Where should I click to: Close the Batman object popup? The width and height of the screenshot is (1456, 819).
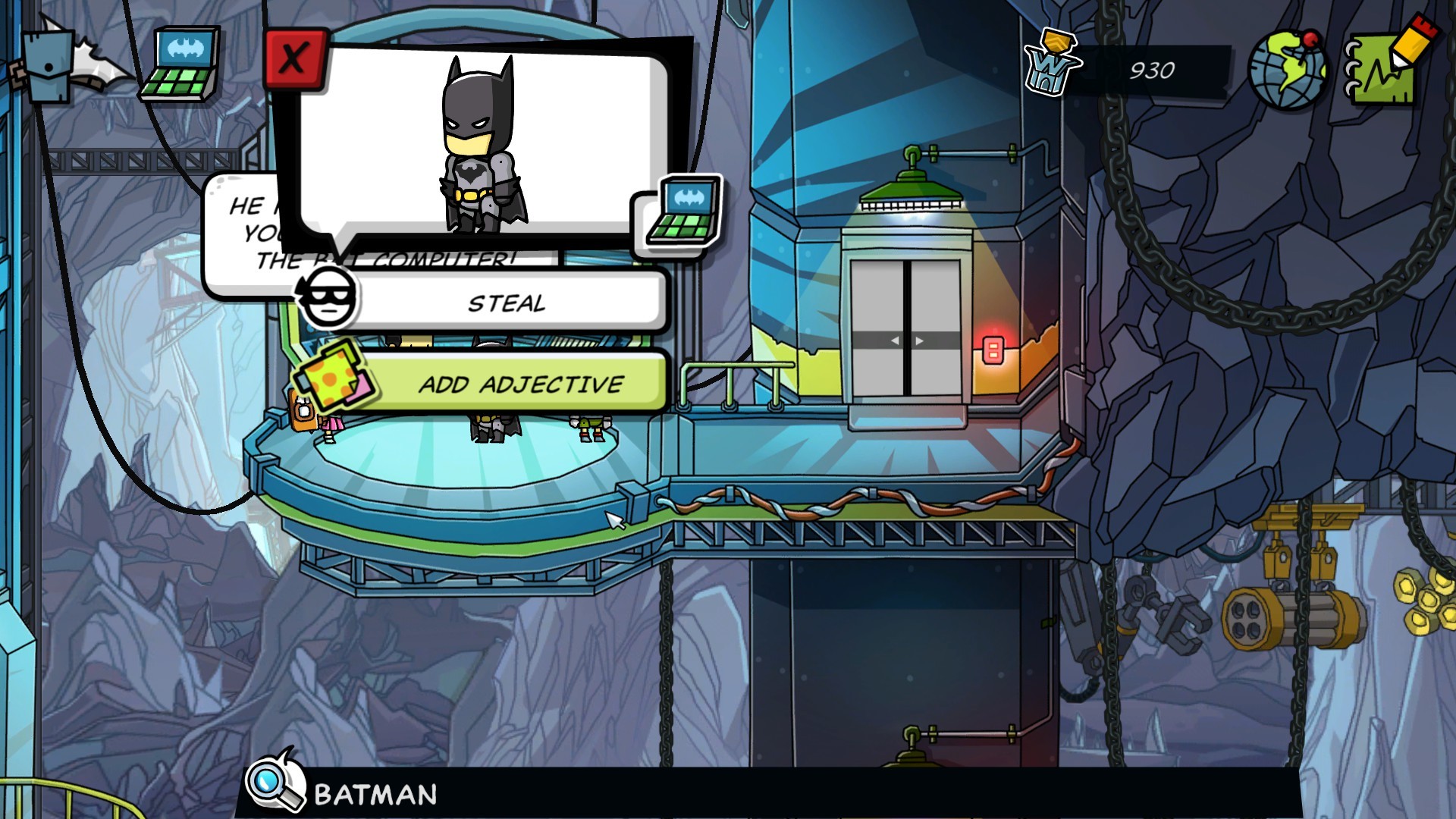pyautogui.click(x=294, y=59)
